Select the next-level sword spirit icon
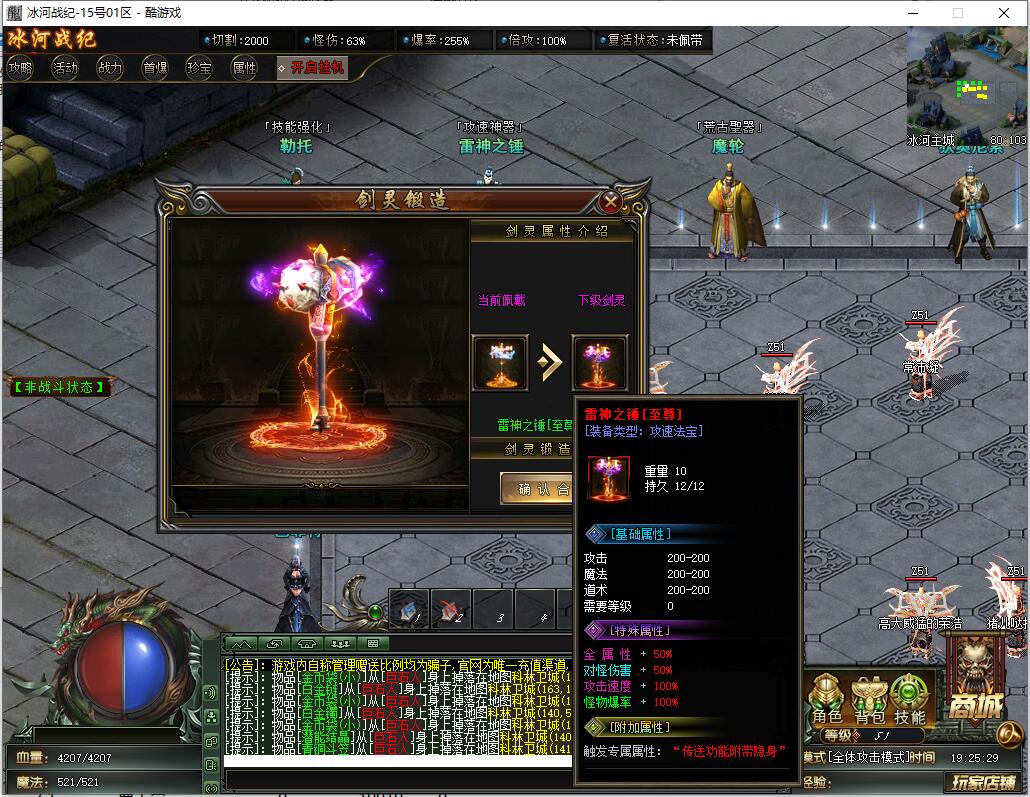Viewport: 1030px width, 797px height. tap(600, 362)
